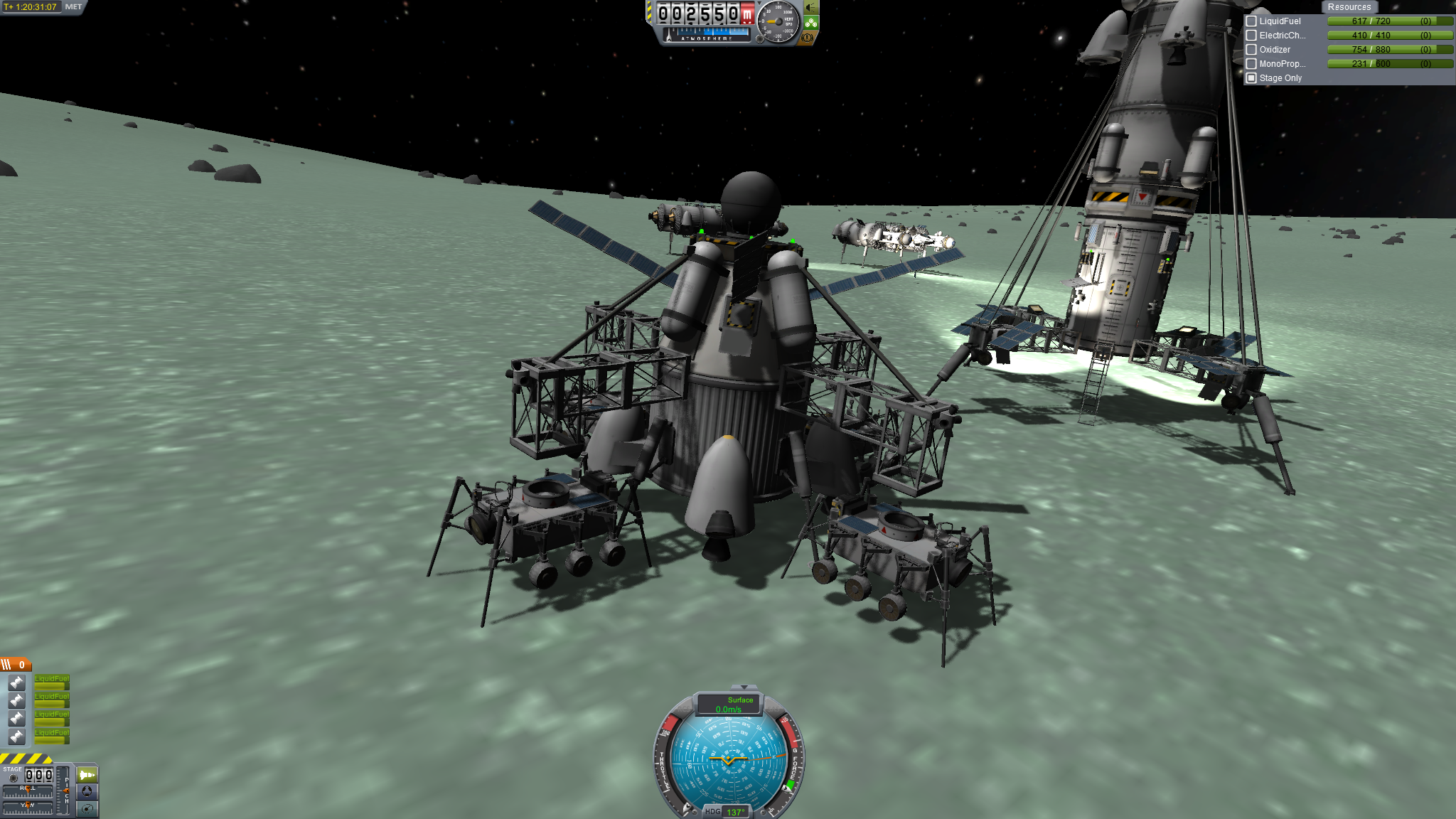The height and width of the screenshot is (819, 1456).
Task: Click the MET mission clock label
Action: [x=73, y=7]
